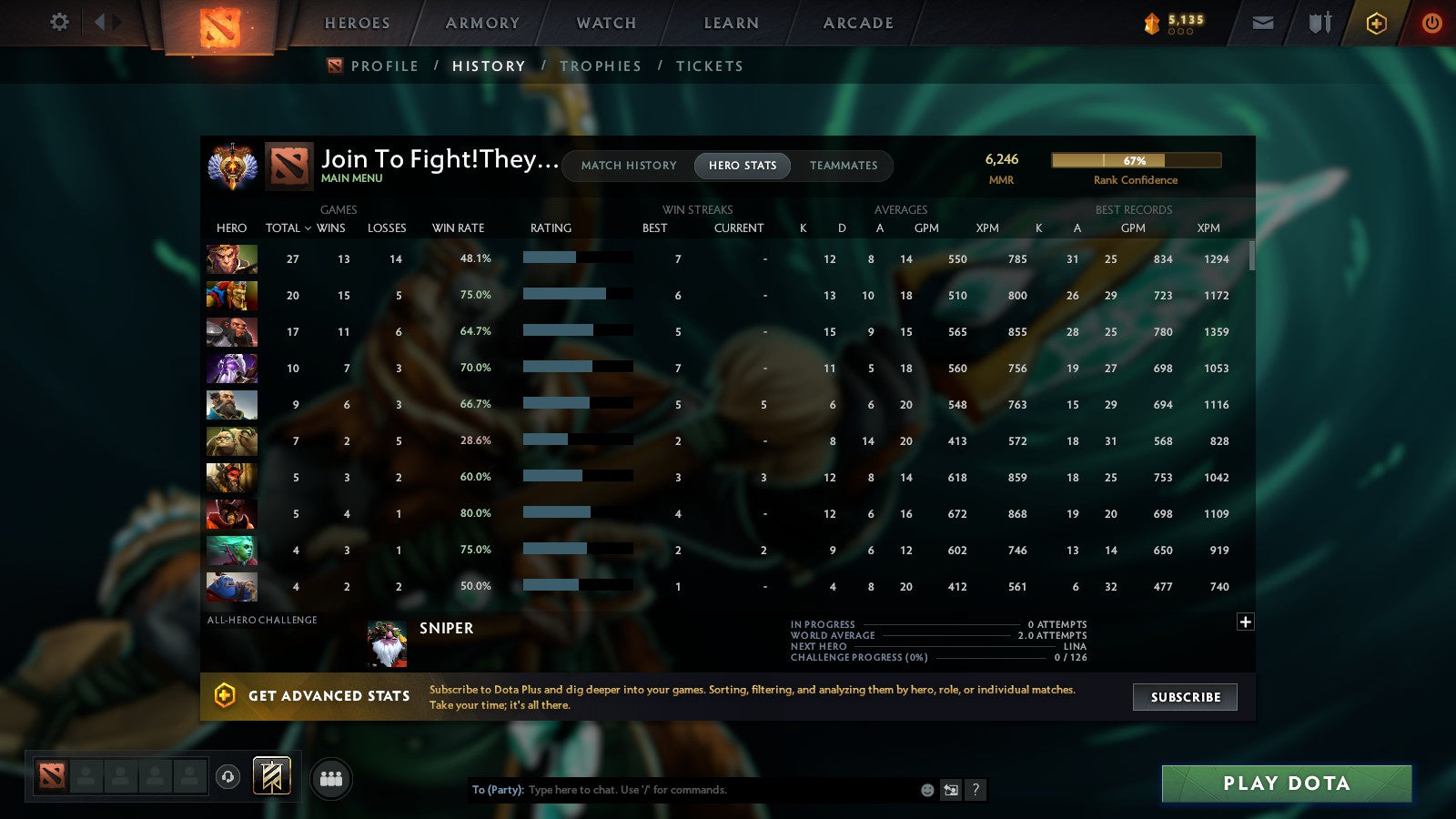Switch to the TEAMMATES tab
This screenshot has width=1456, height=819.
[844, 166]
